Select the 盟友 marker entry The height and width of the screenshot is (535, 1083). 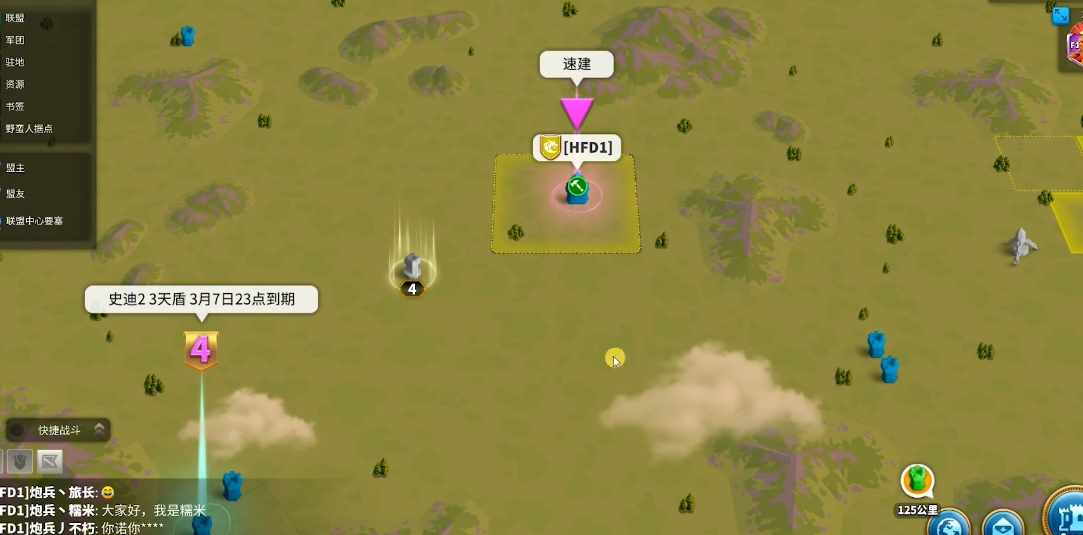pos(15,193)
